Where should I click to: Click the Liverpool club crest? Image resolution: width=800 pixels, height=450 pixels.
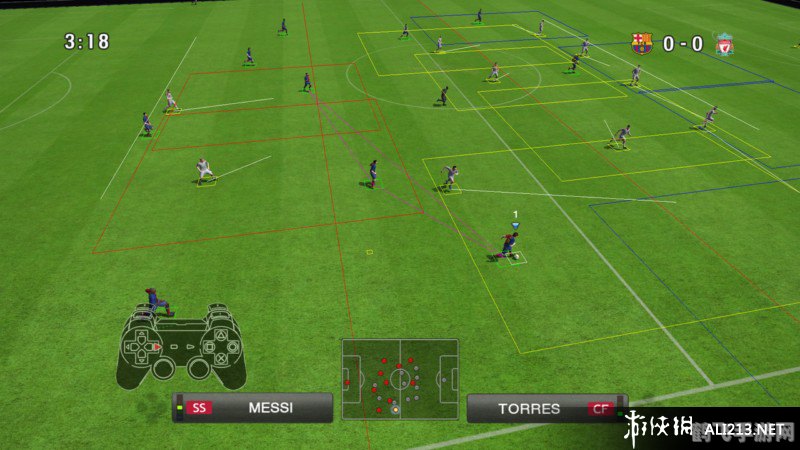click(x=724, y=44)
